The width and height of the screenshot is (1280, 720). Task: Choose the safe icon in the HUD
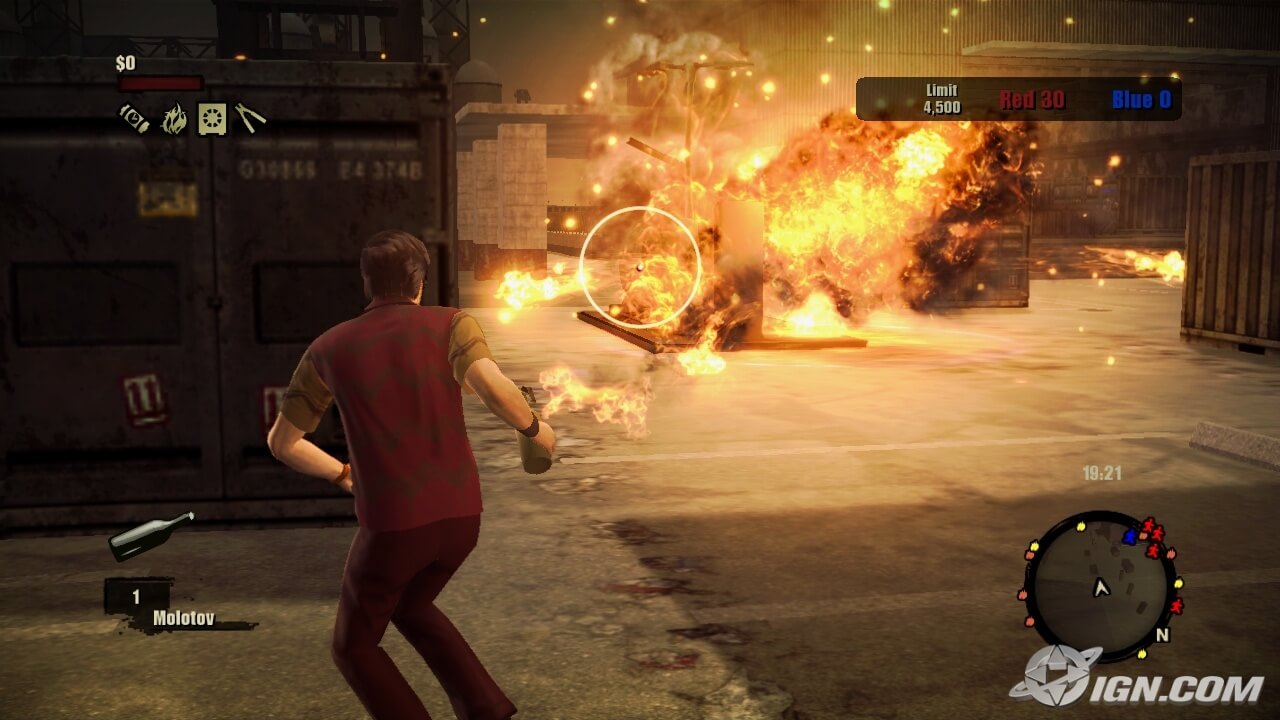click(x=212, y=119)
